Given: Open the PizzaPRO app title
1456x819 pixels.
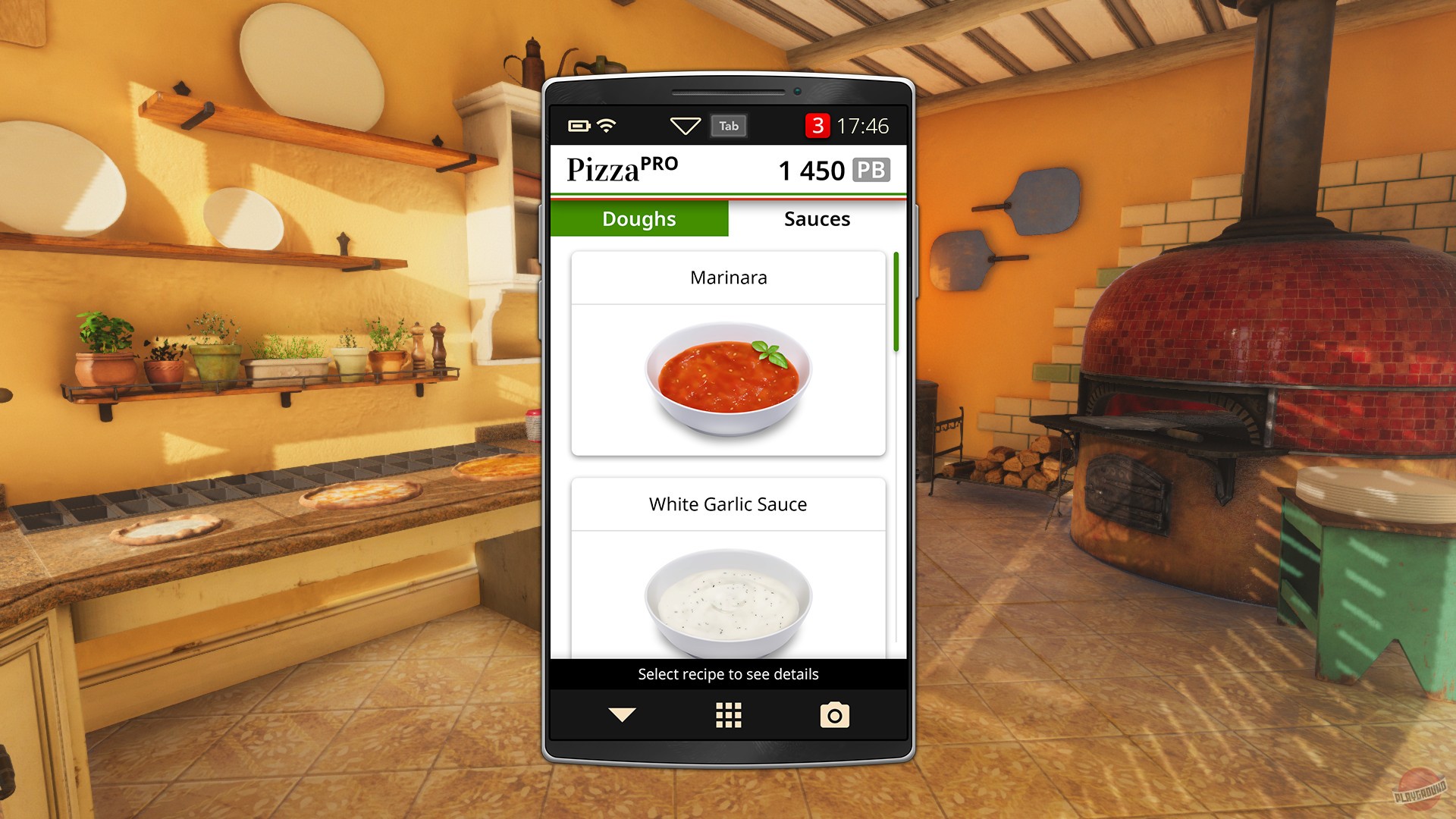Looking at the screenshot, I should click(x=623, y=170).
